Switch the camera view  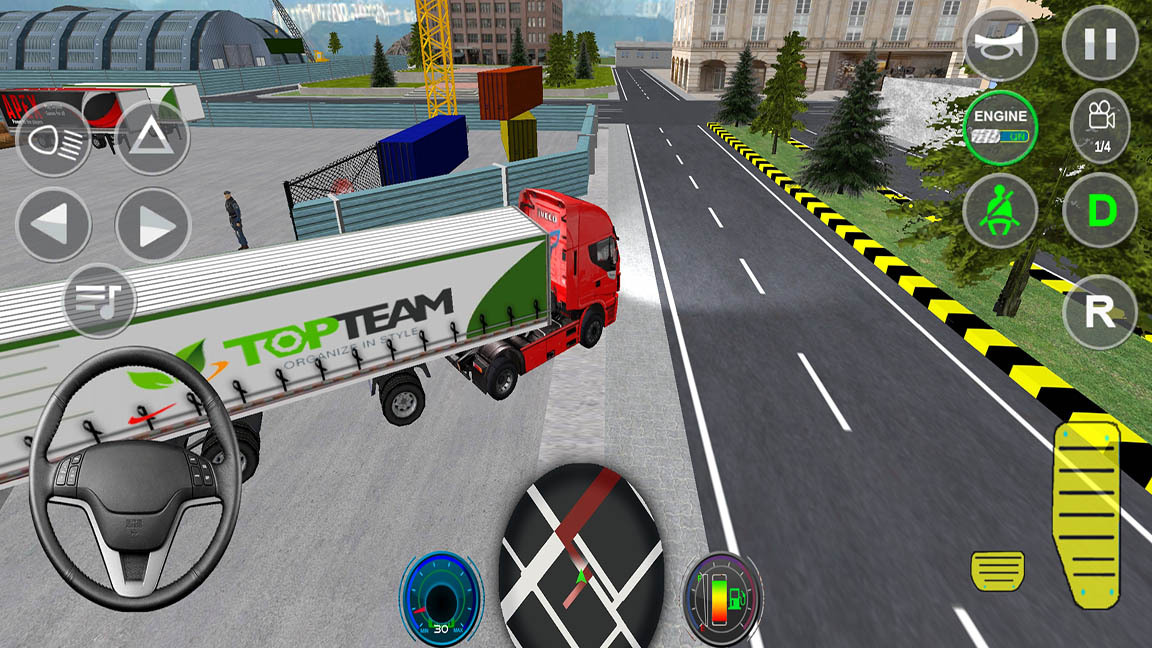[x=1100, y=127]
